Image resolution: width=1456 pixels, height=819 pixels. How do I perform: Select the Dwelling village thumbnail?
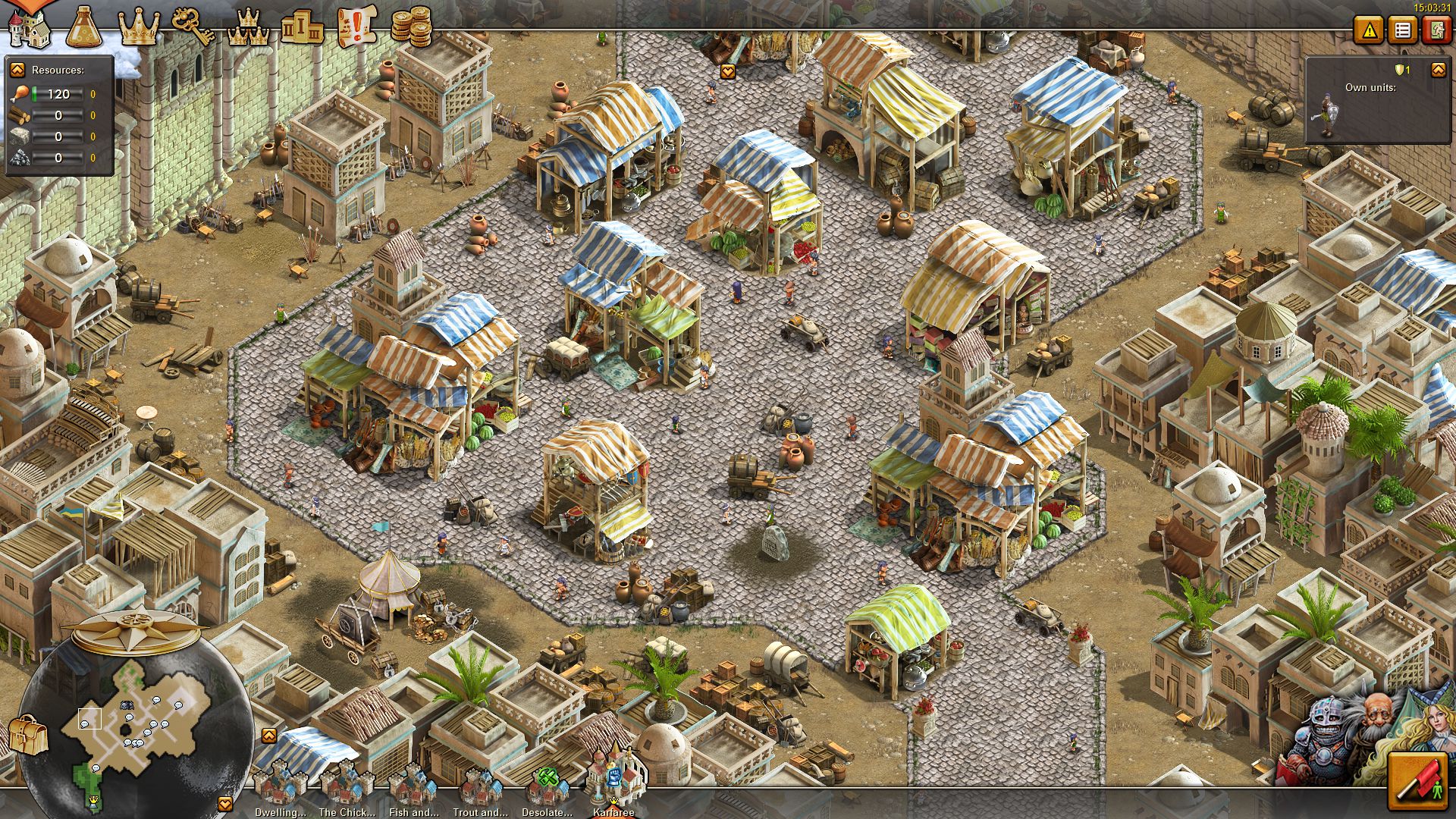tap(280, 787)
